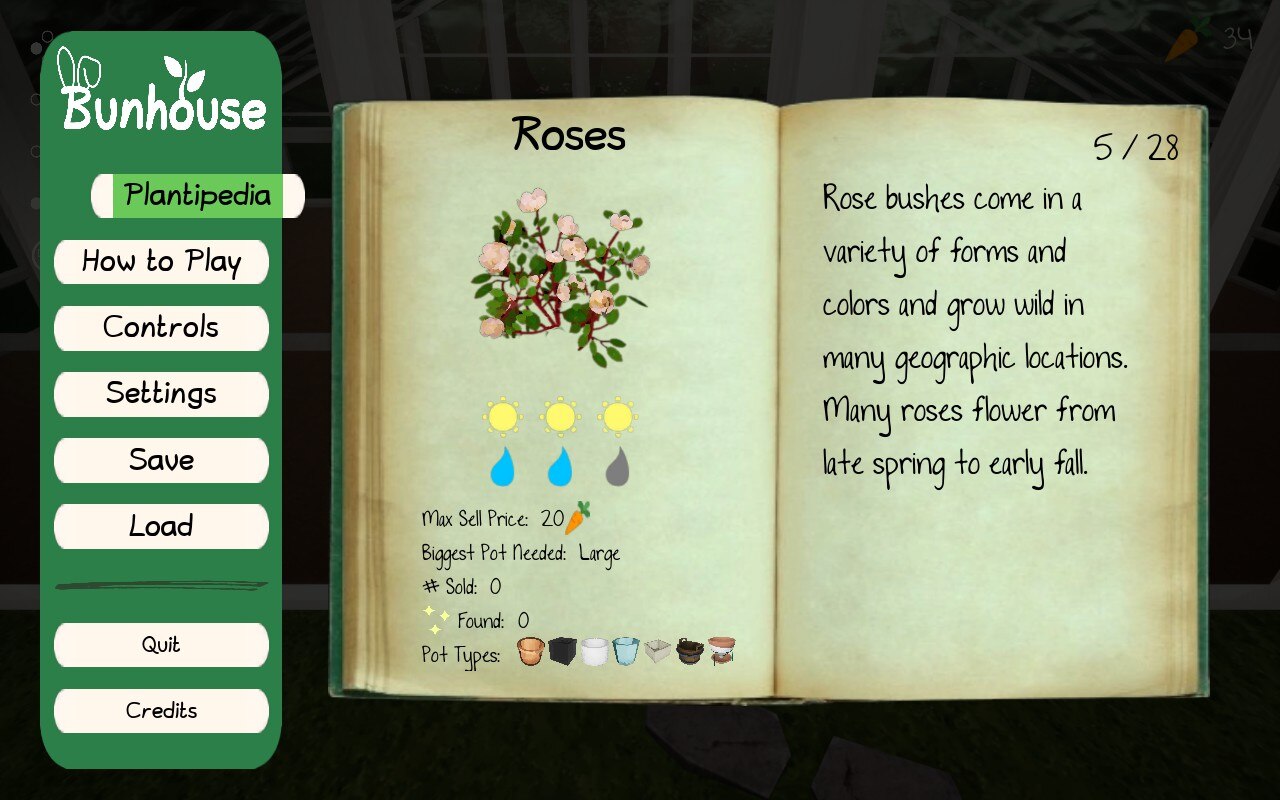Click the cardboard box pot icon
This screenshot has height=800, width=1280.
click(657, 650)
